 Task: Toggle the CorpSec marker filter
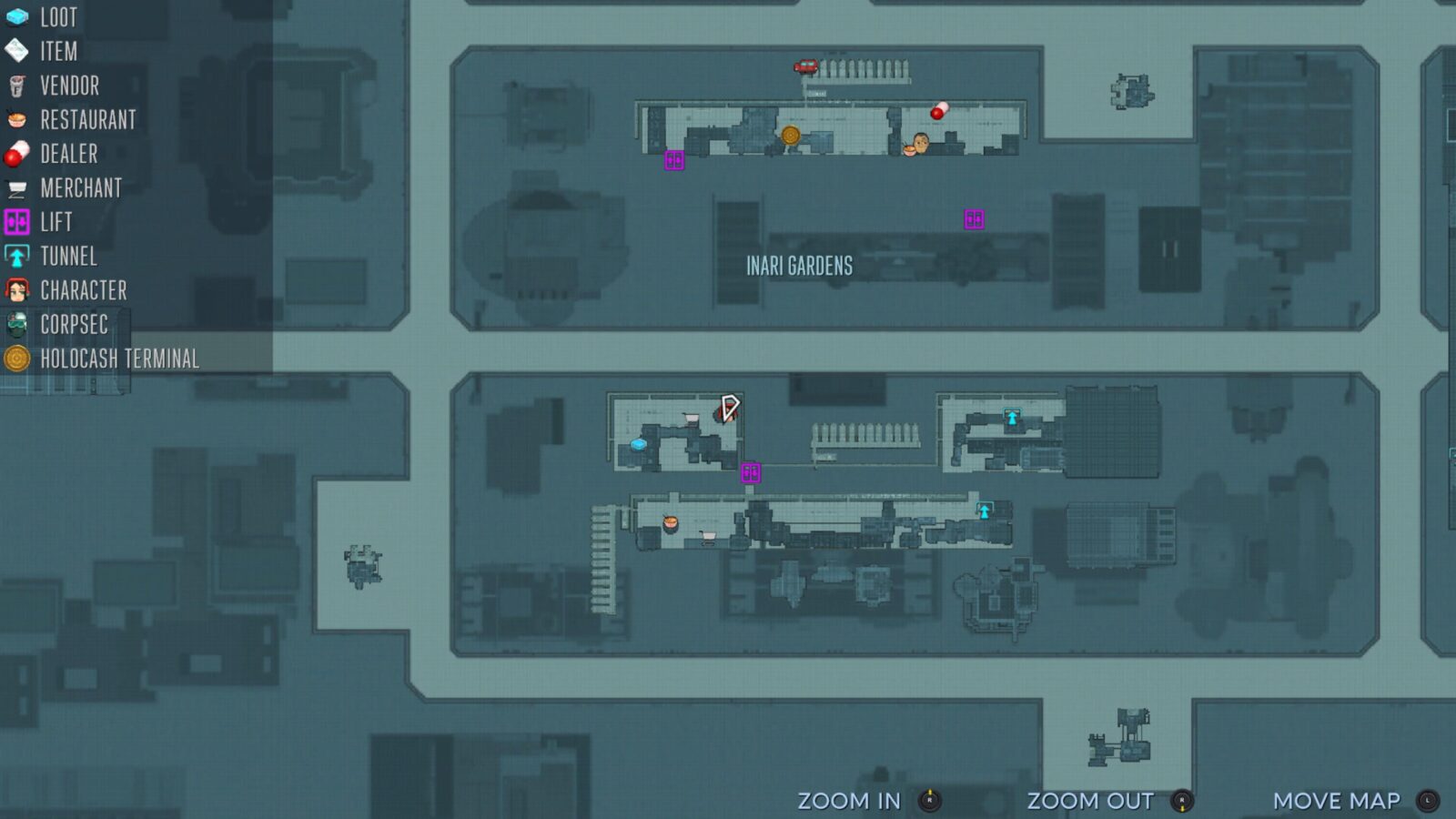coord(16,325)
